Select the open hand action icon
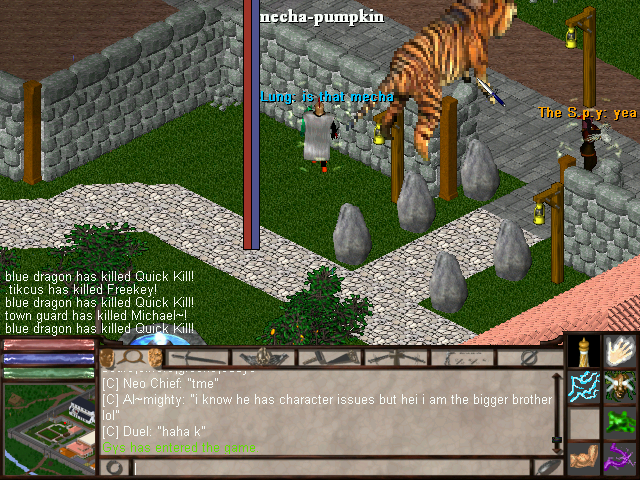This screenshot has height=480, width=640. [620, 351]
